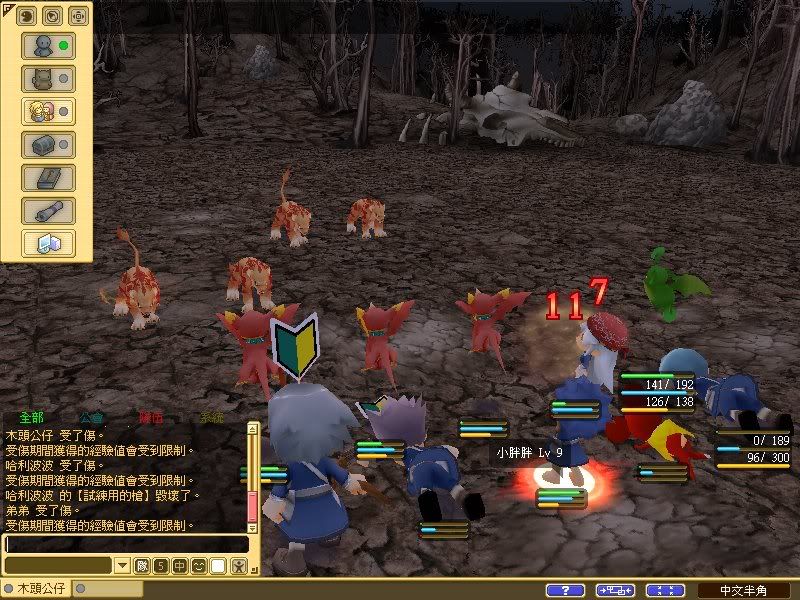Switch to the 系統 system chat tab

tap(211, 418)
